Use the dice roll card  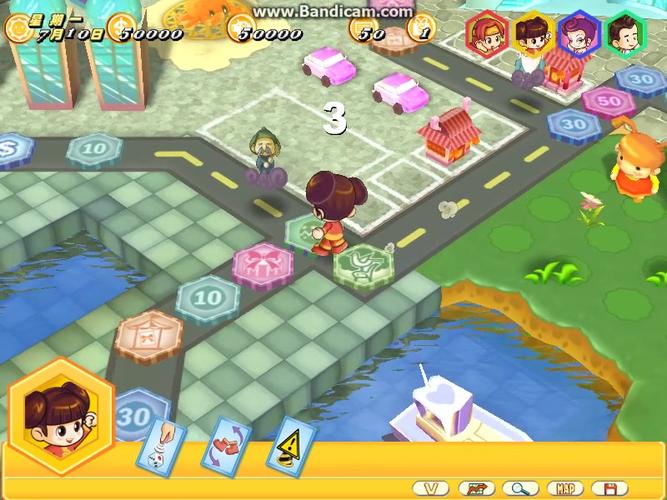coord(162,444)
